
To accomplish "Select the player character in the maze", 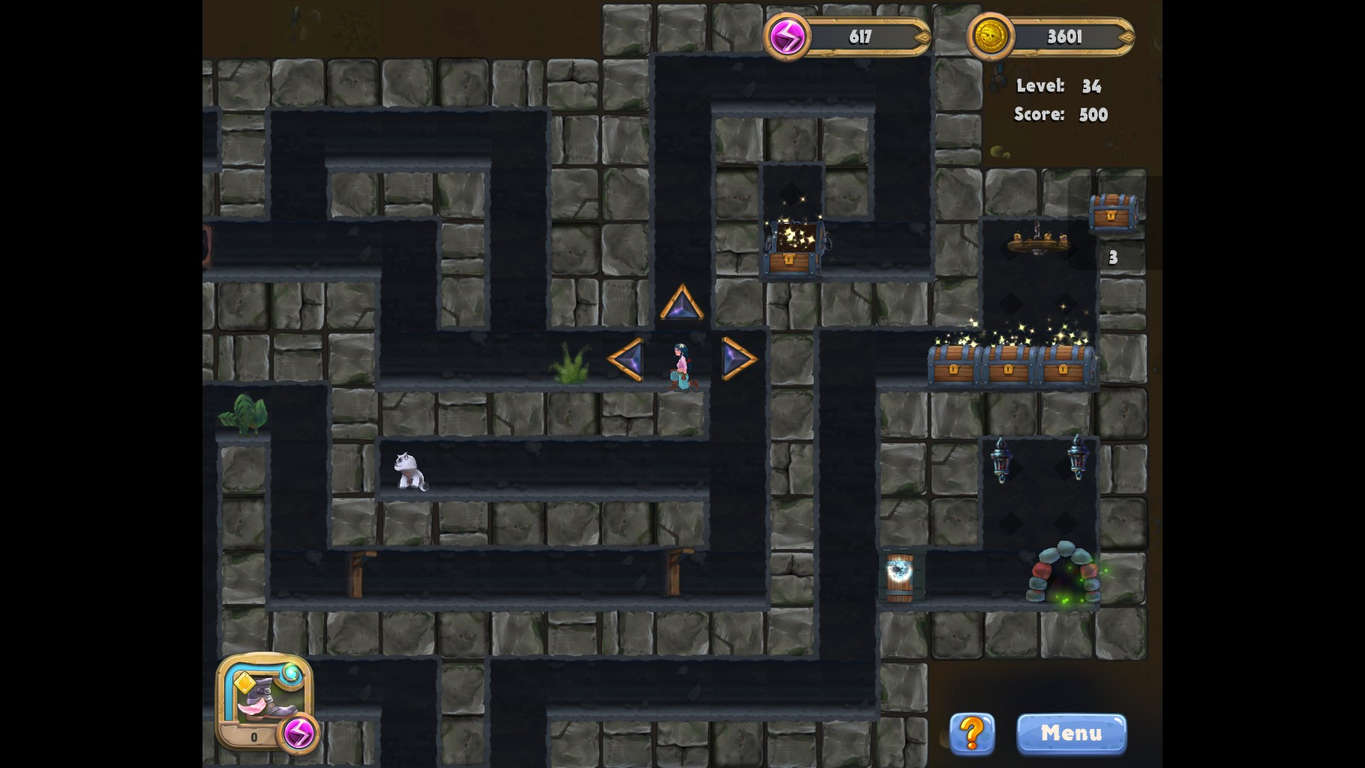I will [680, 365].
